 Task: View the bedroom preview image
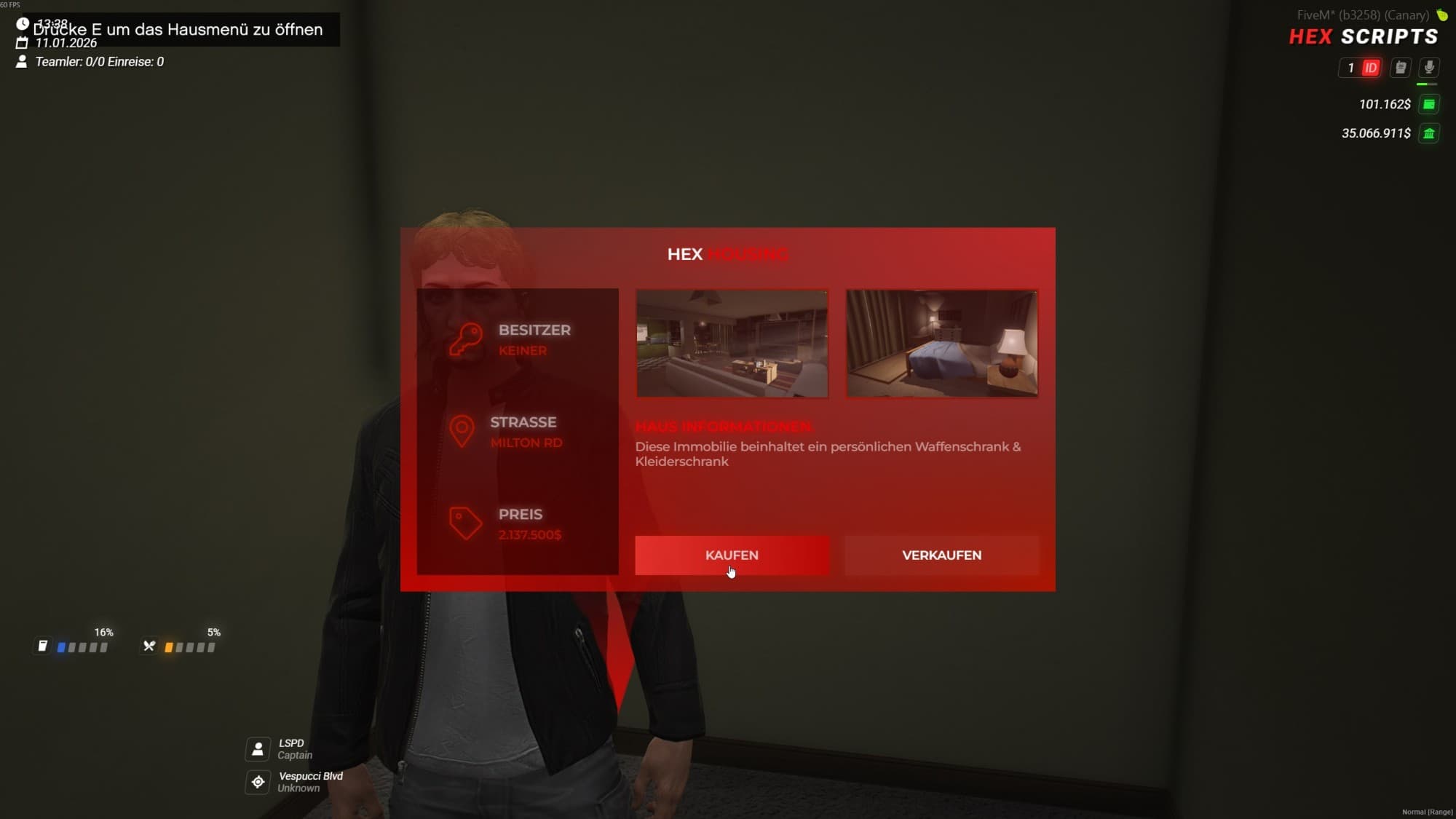pos(941,344)
